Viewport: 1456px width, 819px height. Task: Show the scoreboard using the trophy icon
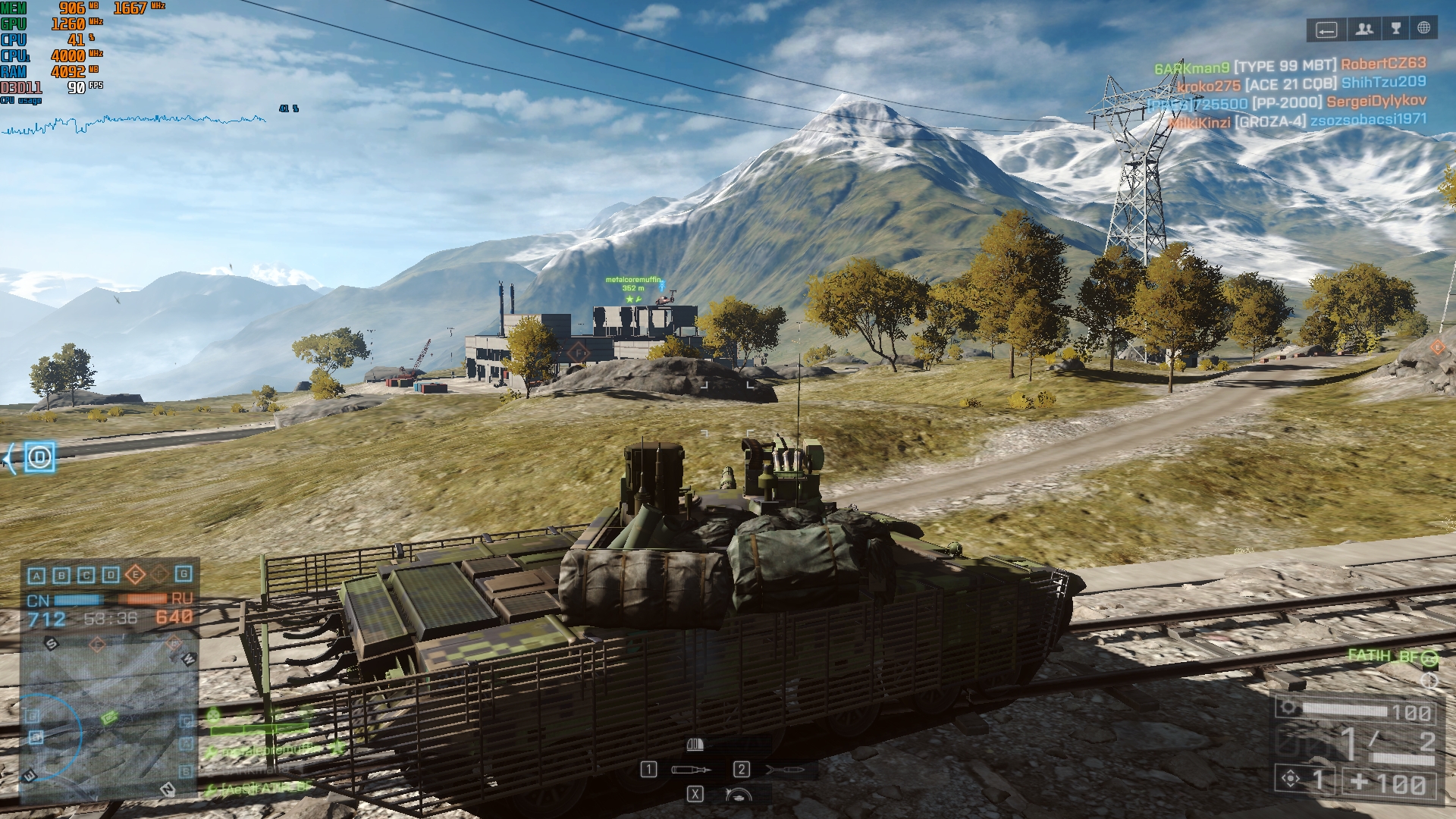[1395, 30]
